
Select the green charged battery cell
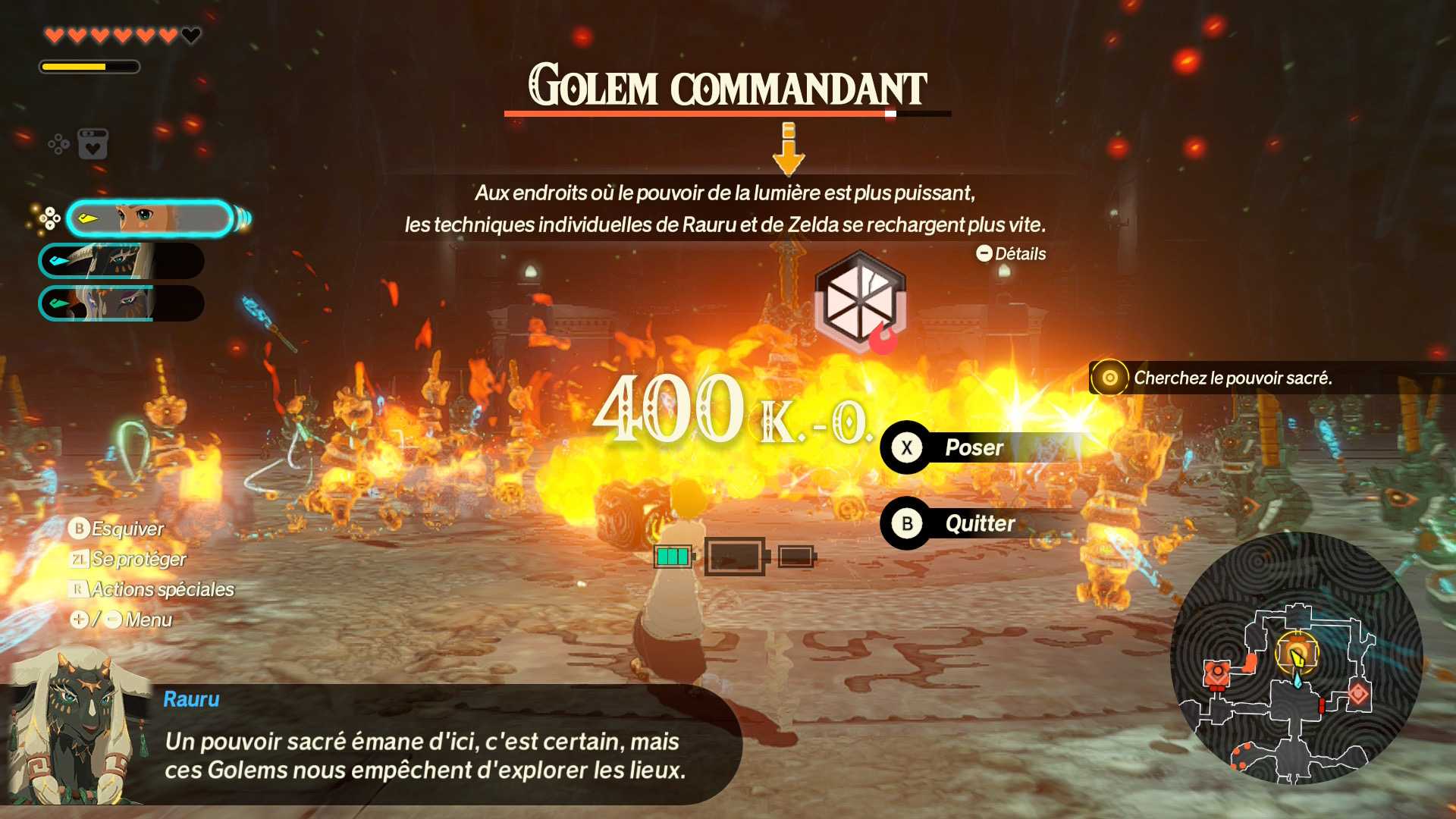coord(673,557)
